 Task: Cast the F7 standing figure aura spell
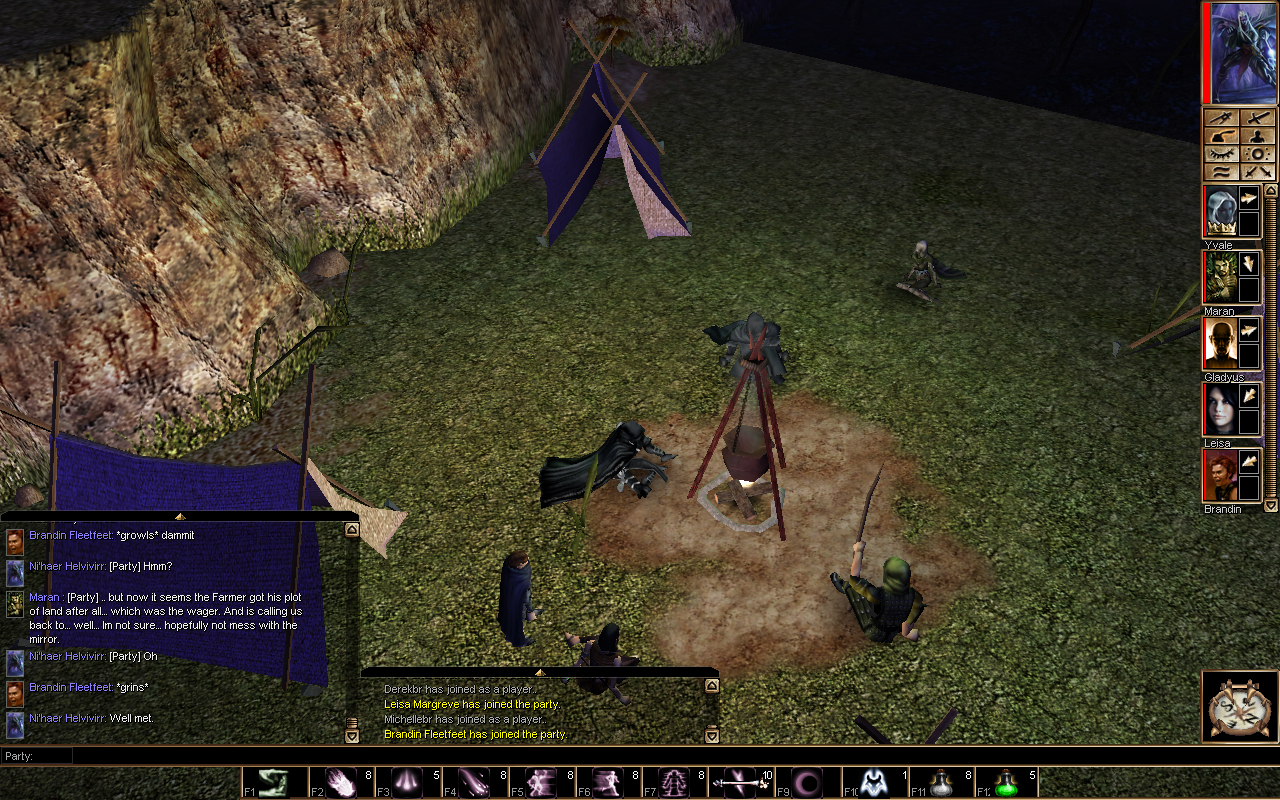(x=674, y=782)
